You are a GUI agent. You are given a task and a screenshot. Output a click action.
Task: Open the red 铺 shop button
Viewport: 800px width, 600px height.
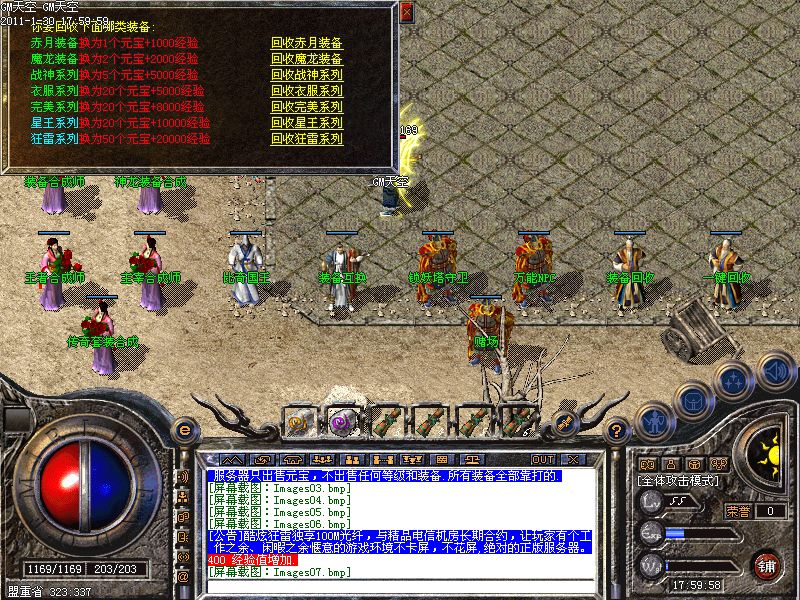coord(768,565)
